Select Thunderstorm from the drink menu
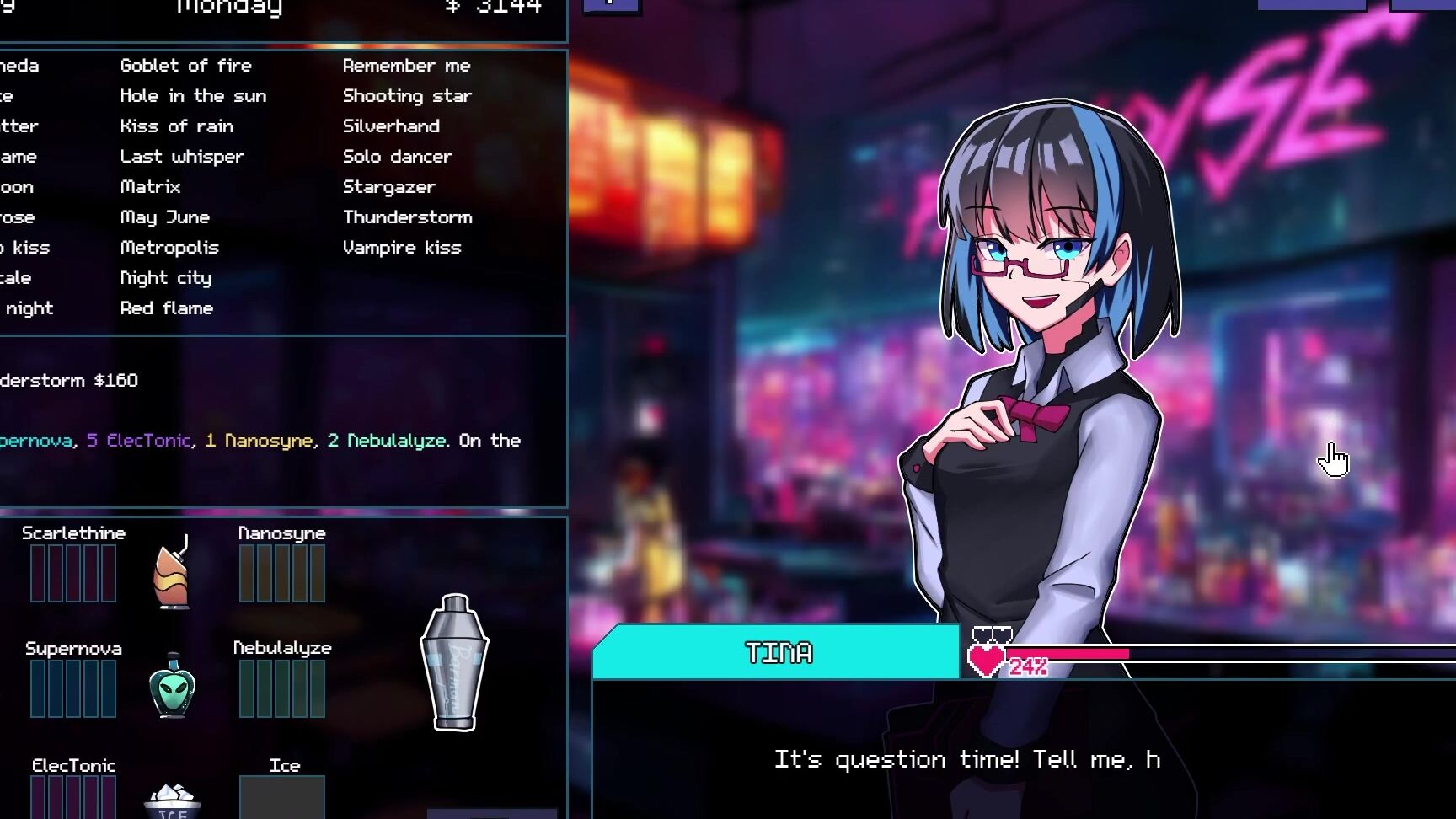Viewport: 1456px width, 819px height. coord(408,217)
